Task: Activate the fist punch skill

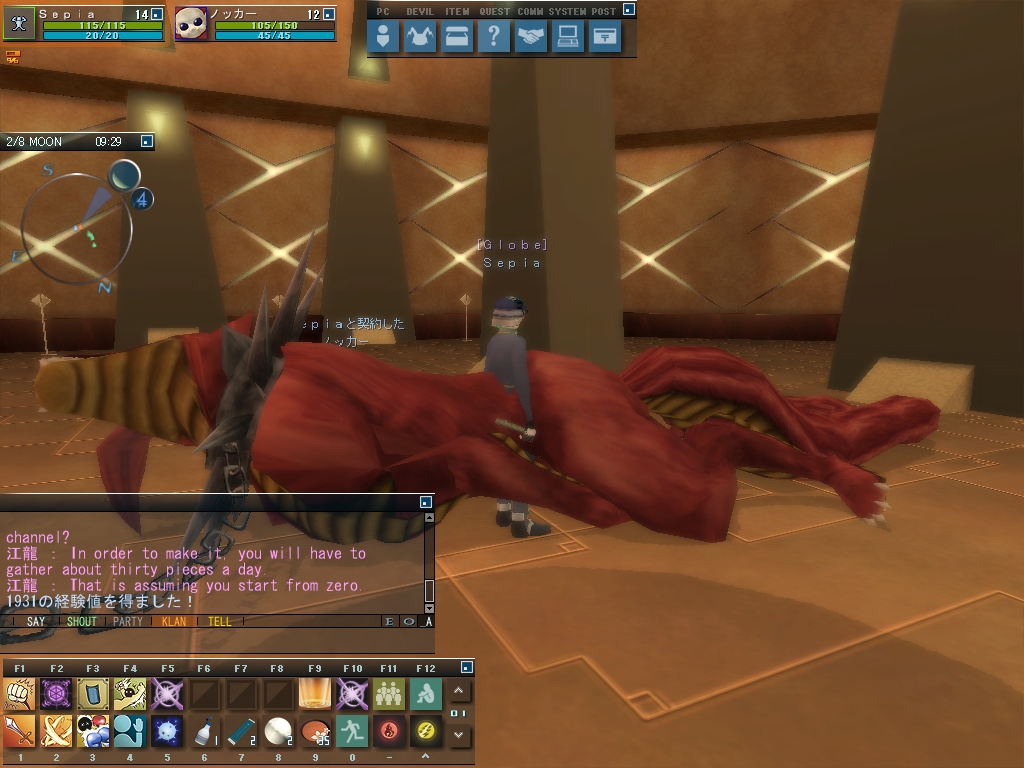Action: [20, 693]
